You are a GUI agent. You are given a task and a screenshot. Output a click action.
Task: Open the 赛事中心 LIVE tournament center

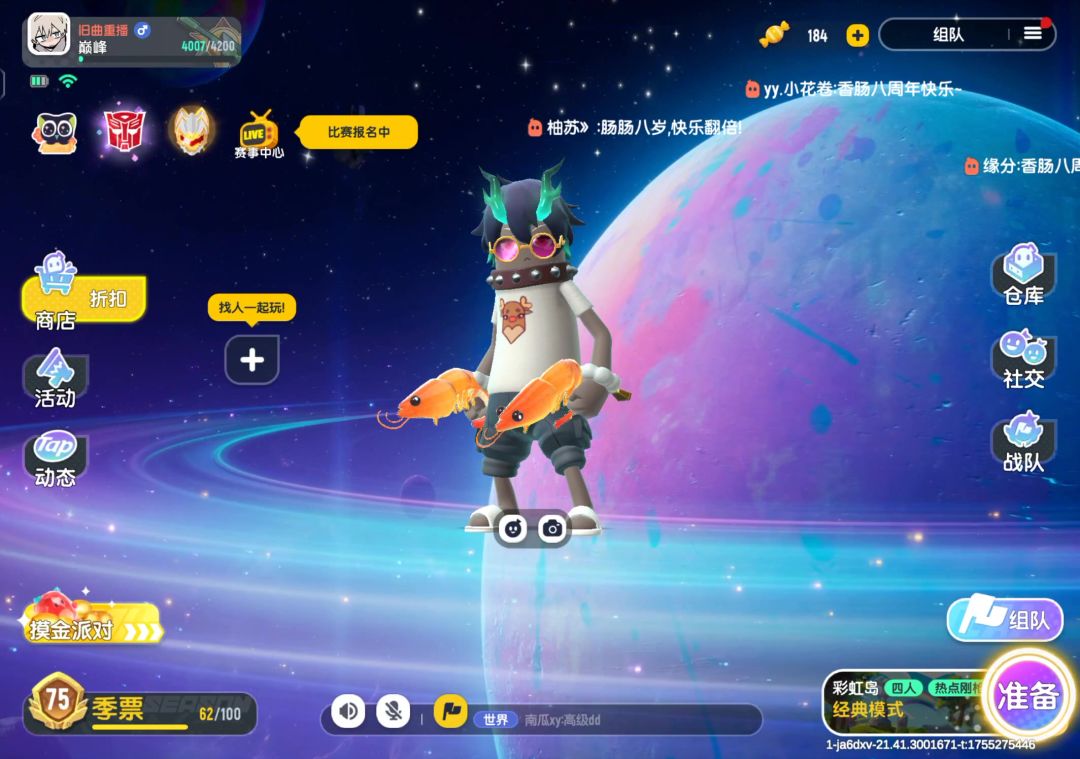tap(258, 135)
